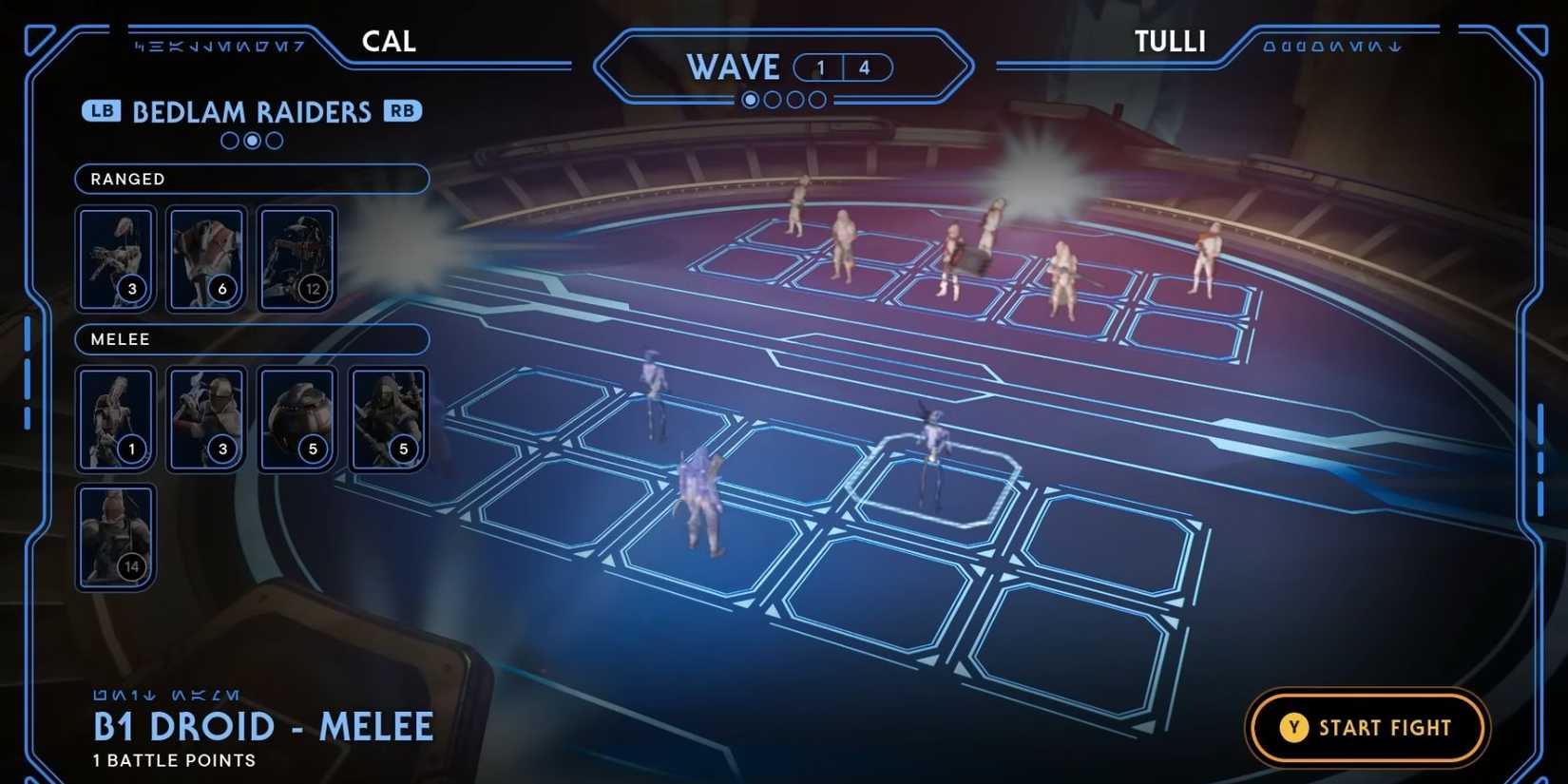The height and width of the screenshot is (784, 1568).
Task: Select the 1-point B1 Droid melee unit
Action: coord(115,418)
